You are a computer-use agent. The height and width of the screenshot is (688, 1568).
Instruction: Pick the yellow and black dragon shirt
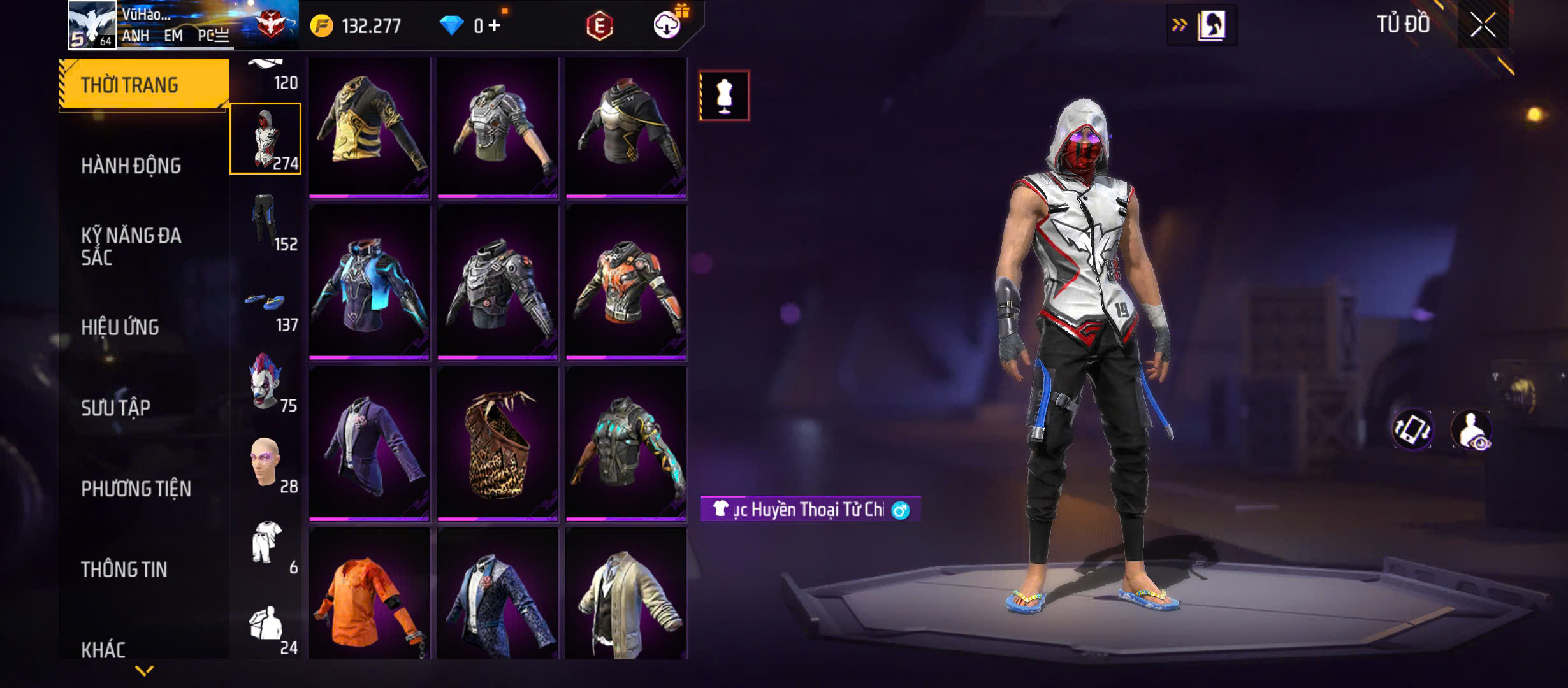pyautogui.click(x=369, y=127)
